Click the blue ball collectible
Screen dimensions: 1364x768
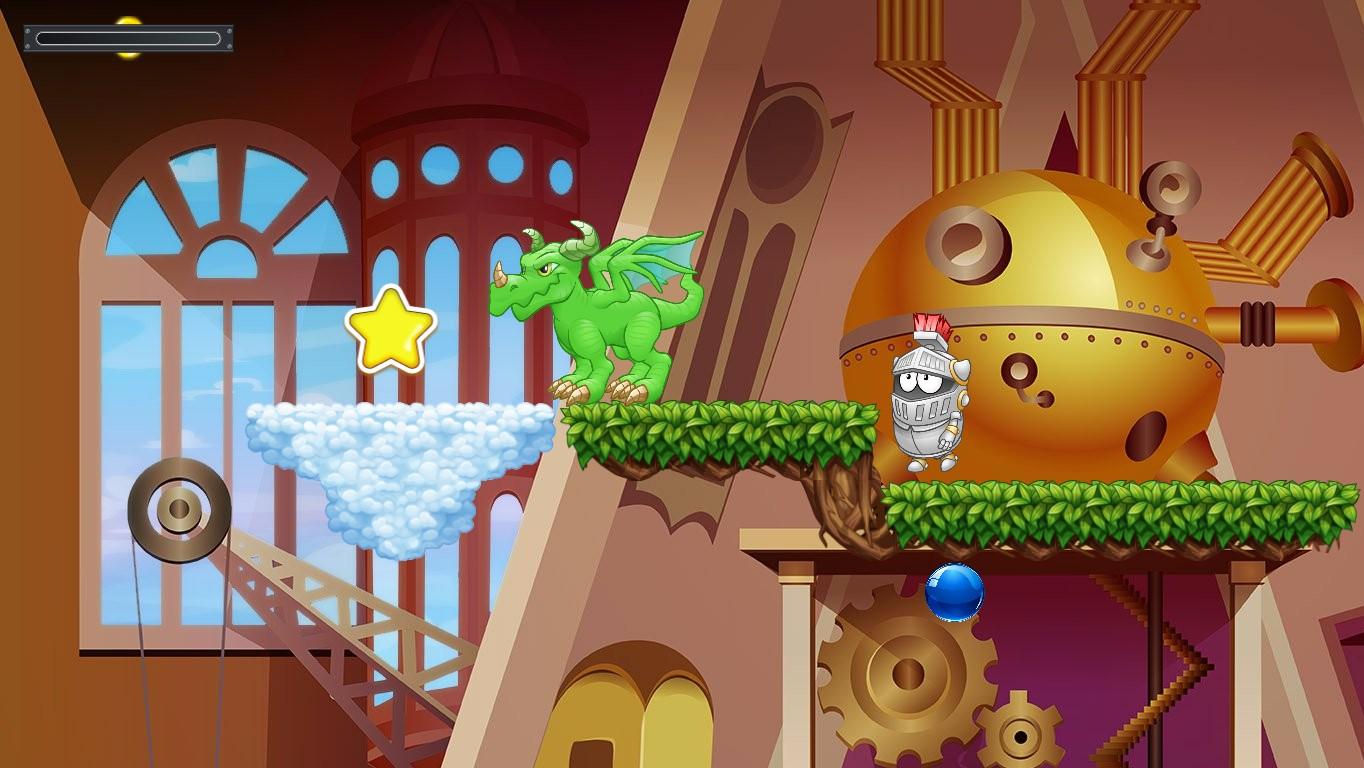[x=955, y=592]
